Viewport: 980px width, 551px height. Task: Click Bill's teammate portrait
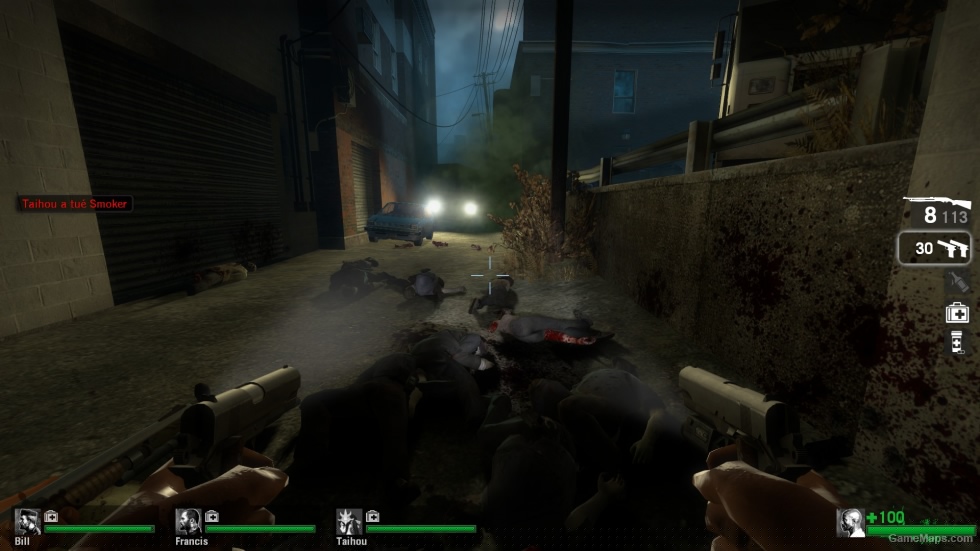(x=27, y=521)
